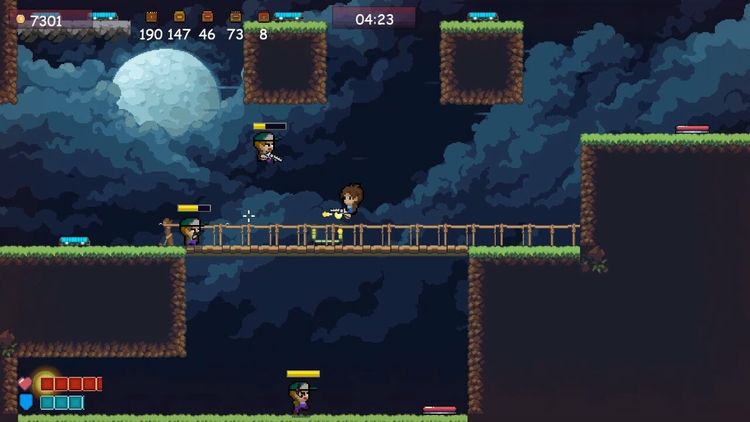The height and width of the screenshot is (422, 750).
Task: Click the blue shield icon
Action: tap(25, 402)
